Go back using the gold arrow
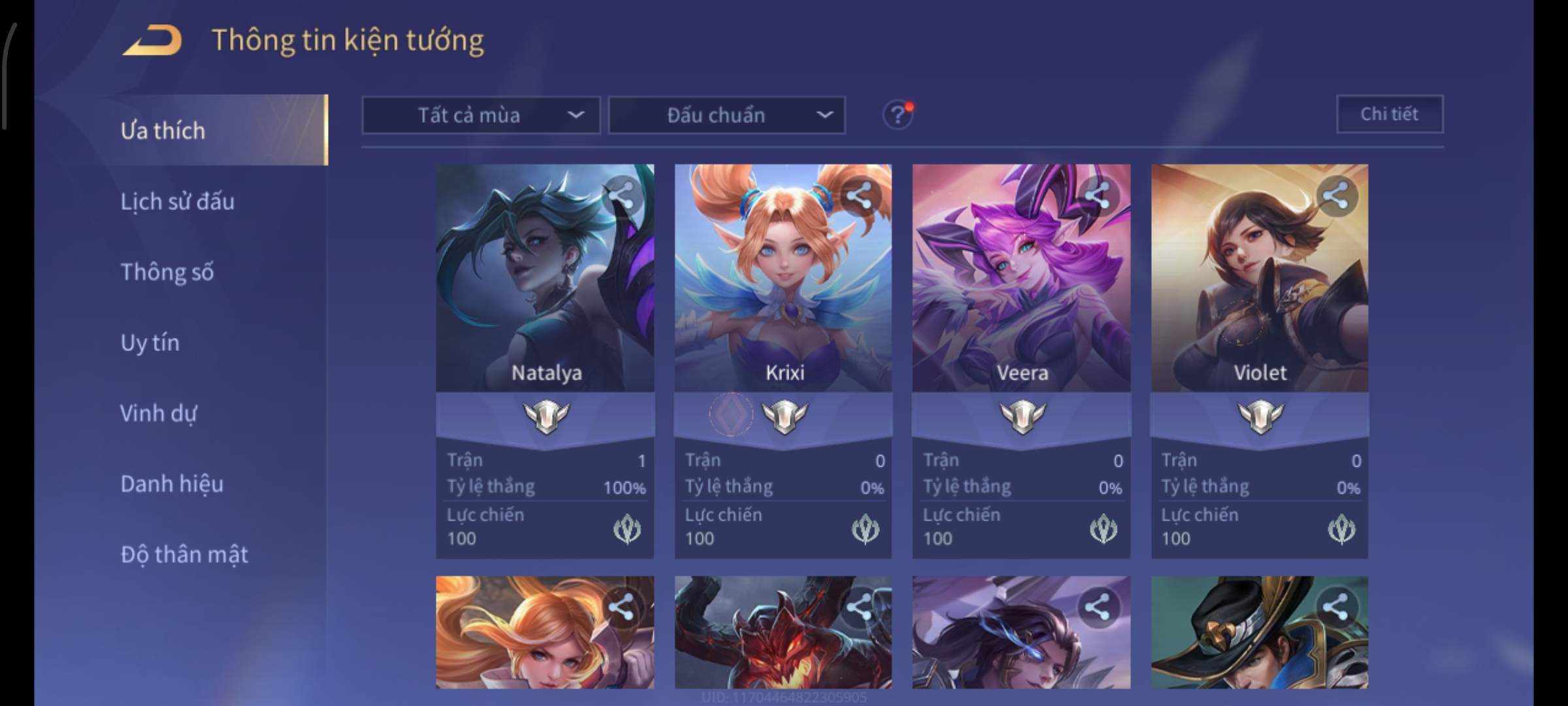1568x706 pixels. [152, 41]
